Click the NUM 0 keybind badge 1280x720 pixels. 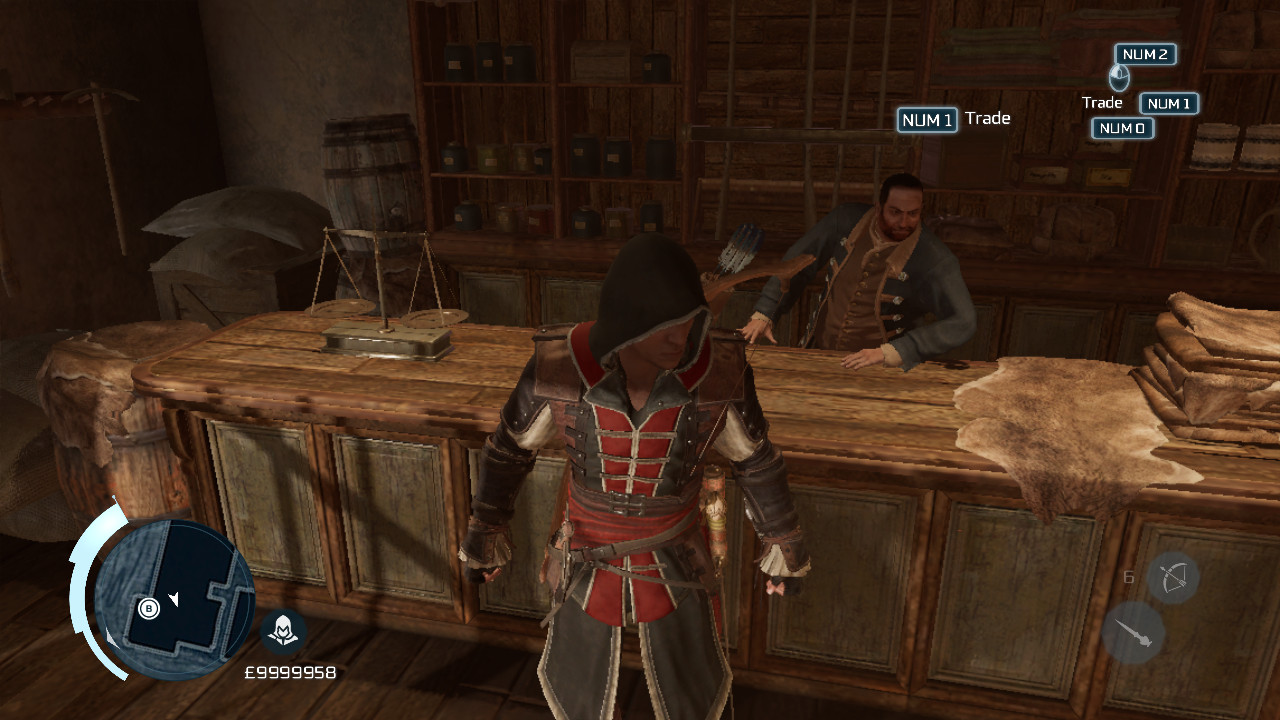point(1122,128)
